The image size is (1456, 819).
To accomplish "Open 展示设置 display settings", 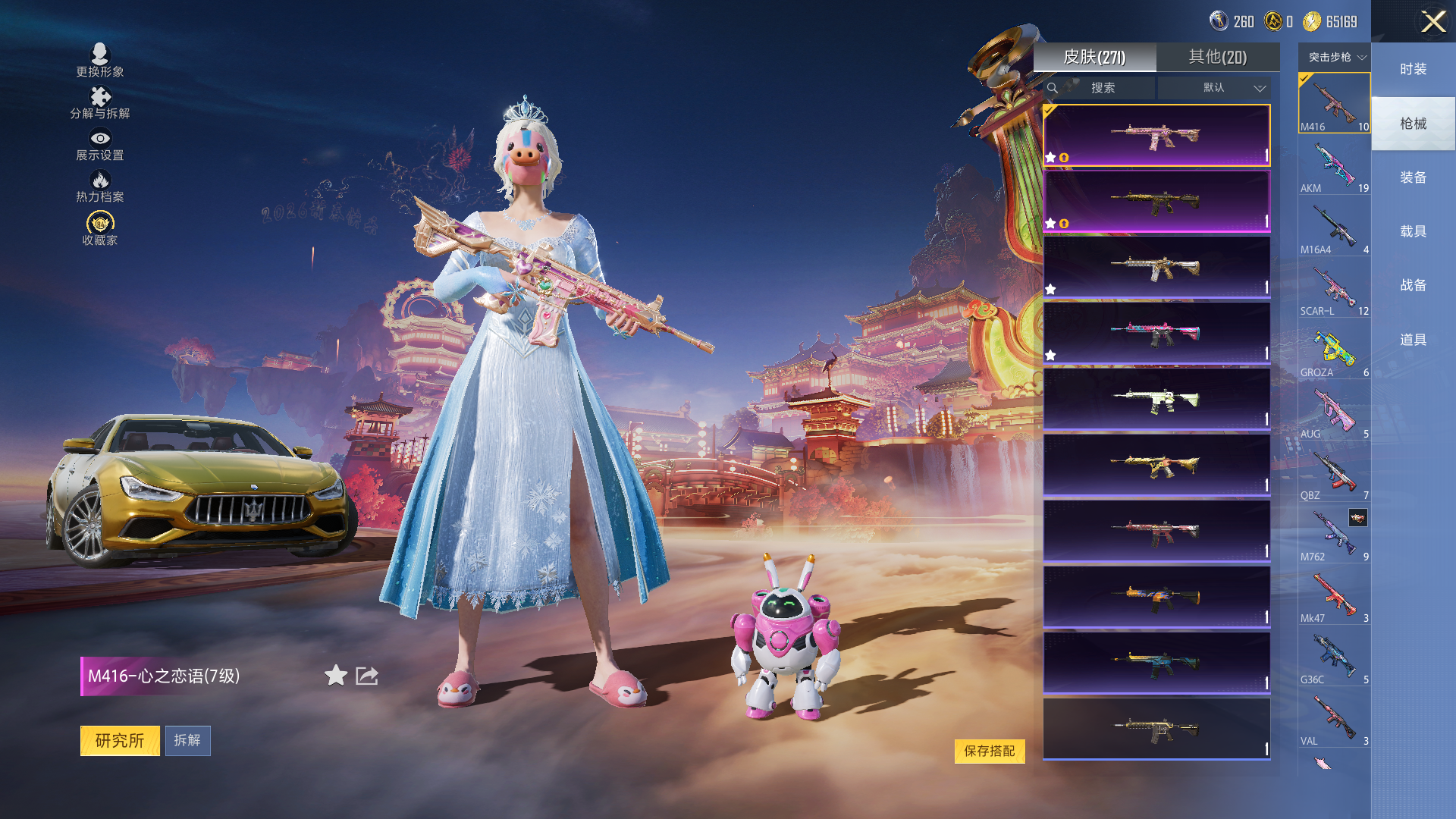I will [x=100, y=144].
